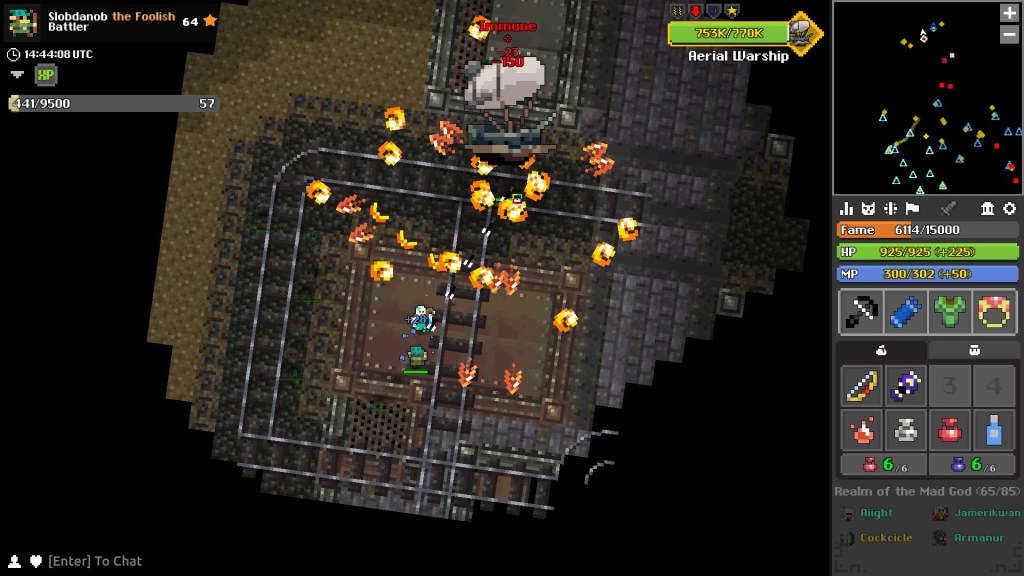Select the equipped gold ring slot
The height and width of the screenshot is (576, 1024).
pyautogui.click(x=994, y=312)
